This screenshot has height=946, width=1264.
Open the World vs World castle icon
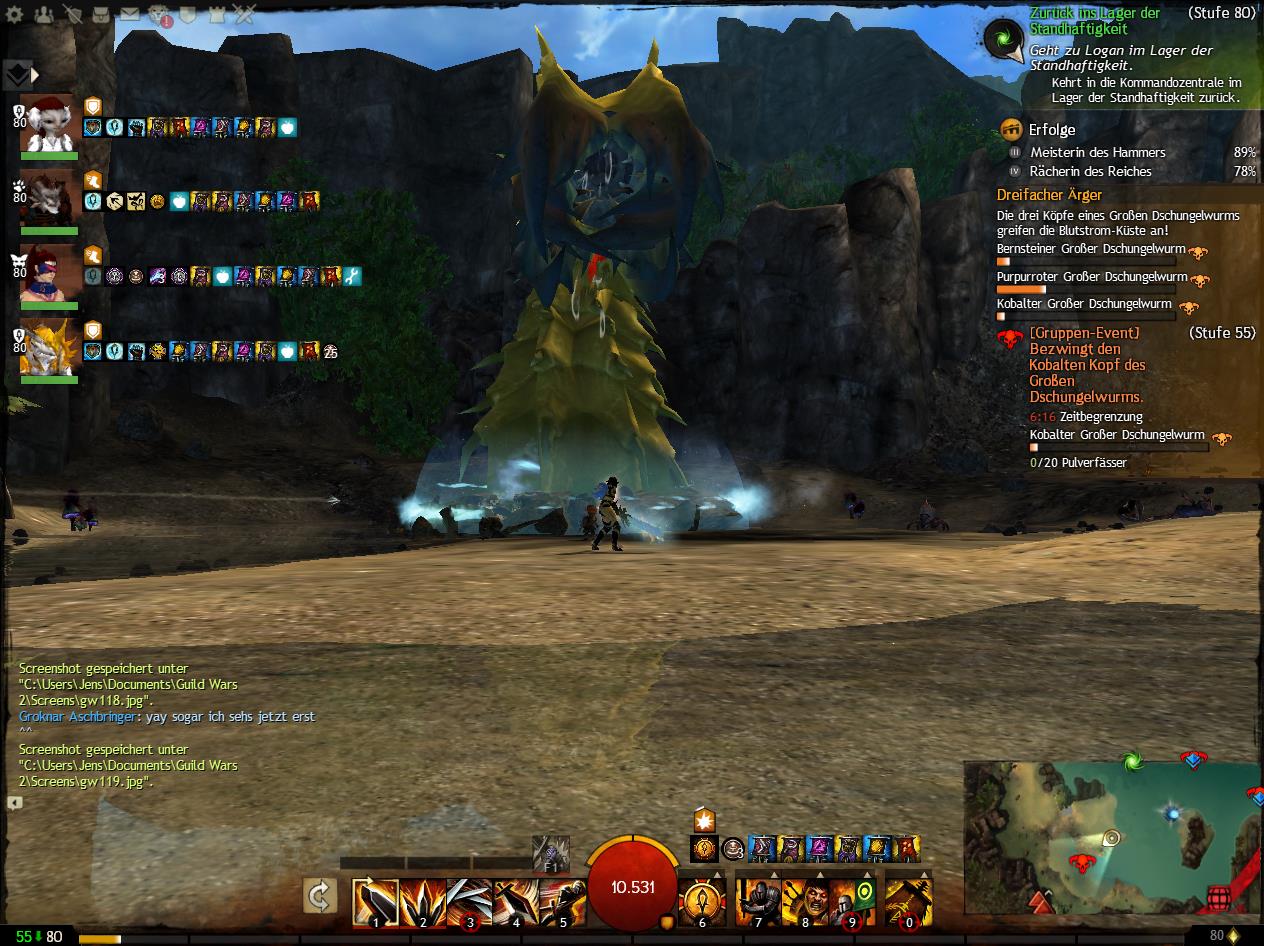click(217, 15)
